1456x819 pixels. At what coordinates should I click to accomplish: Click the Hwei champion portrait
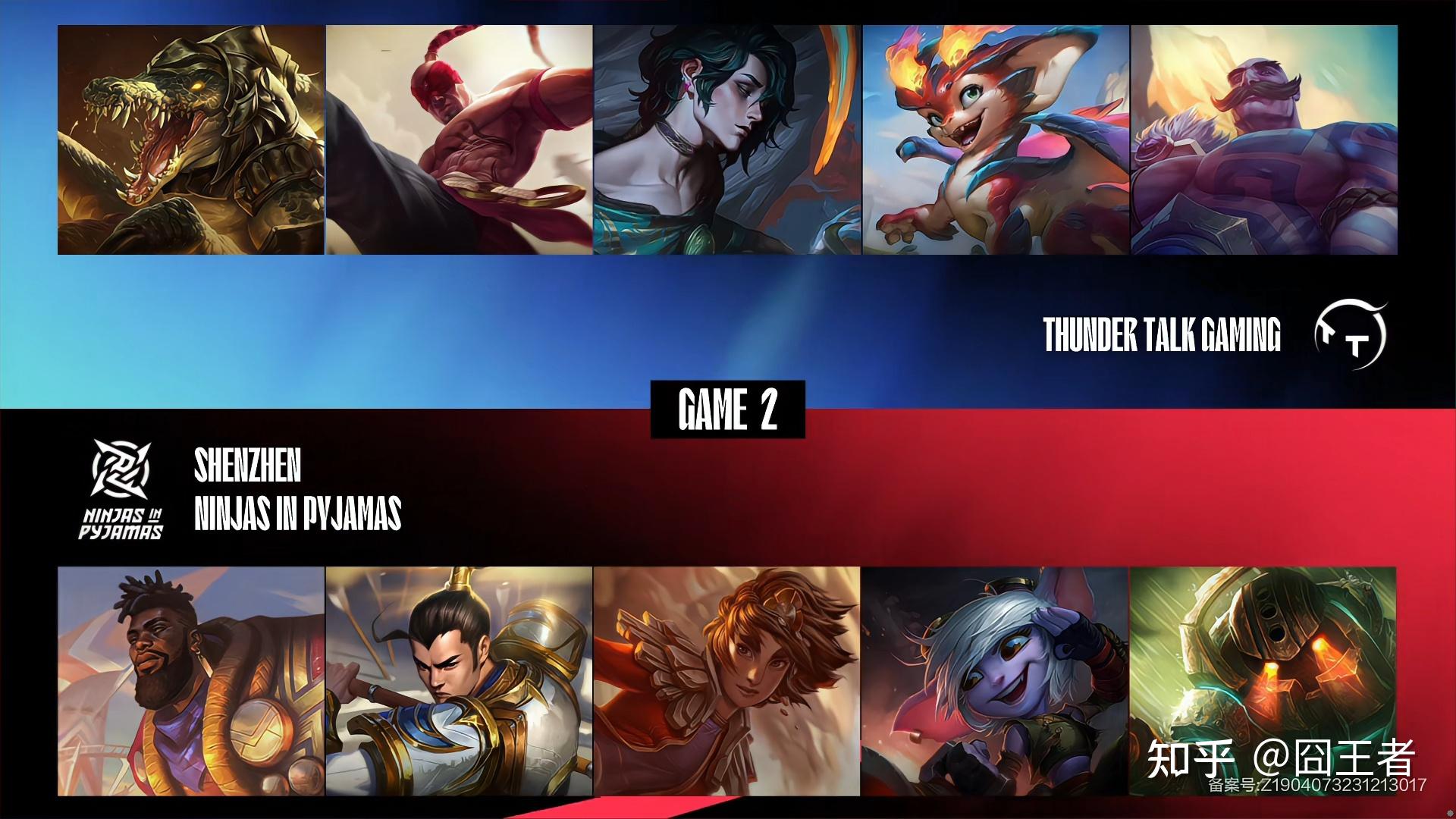click(x=727, y=140)
